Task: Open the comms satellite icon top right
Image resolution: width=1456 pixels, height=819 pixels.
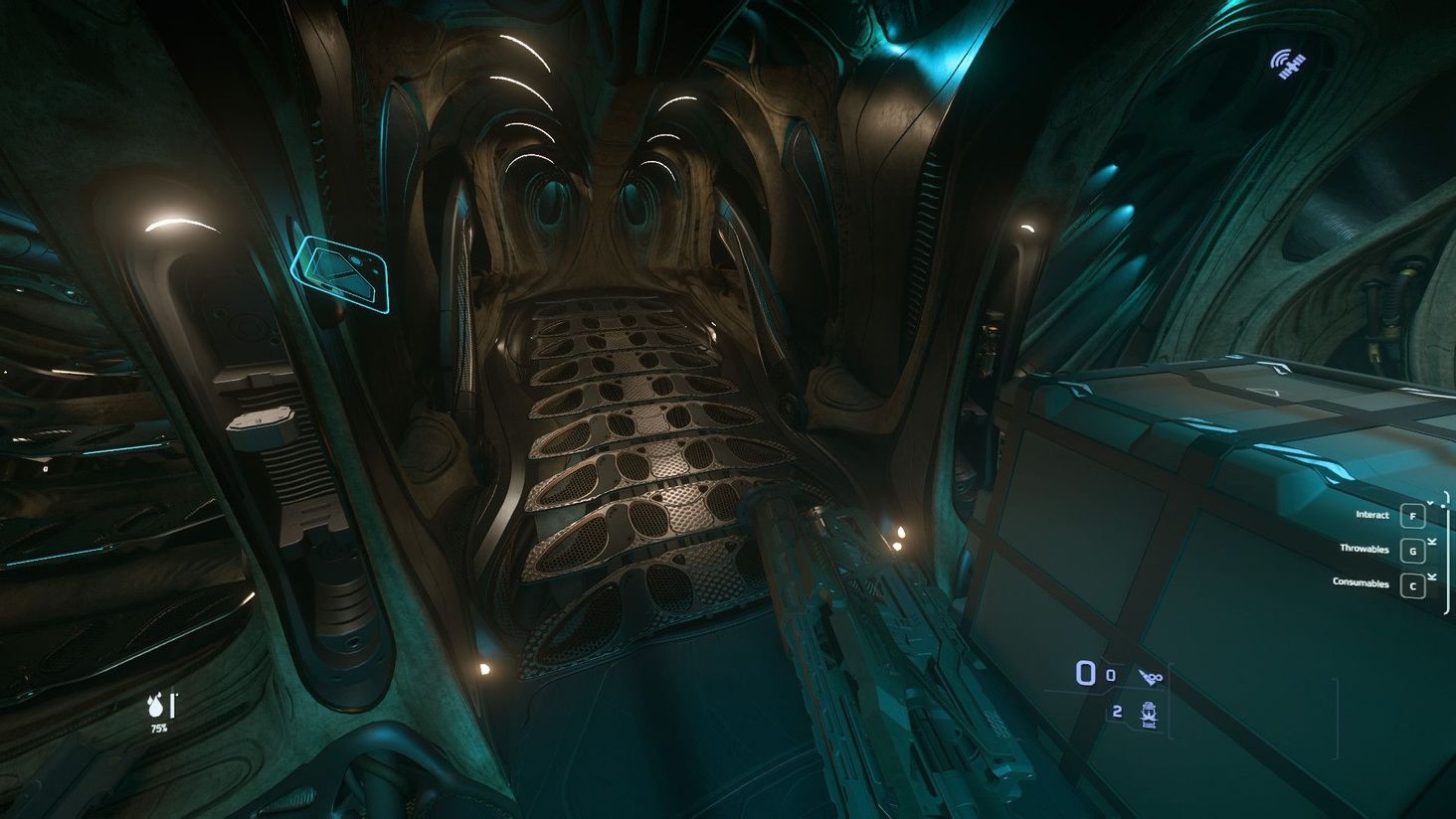Action: [x=1290, y=64]
